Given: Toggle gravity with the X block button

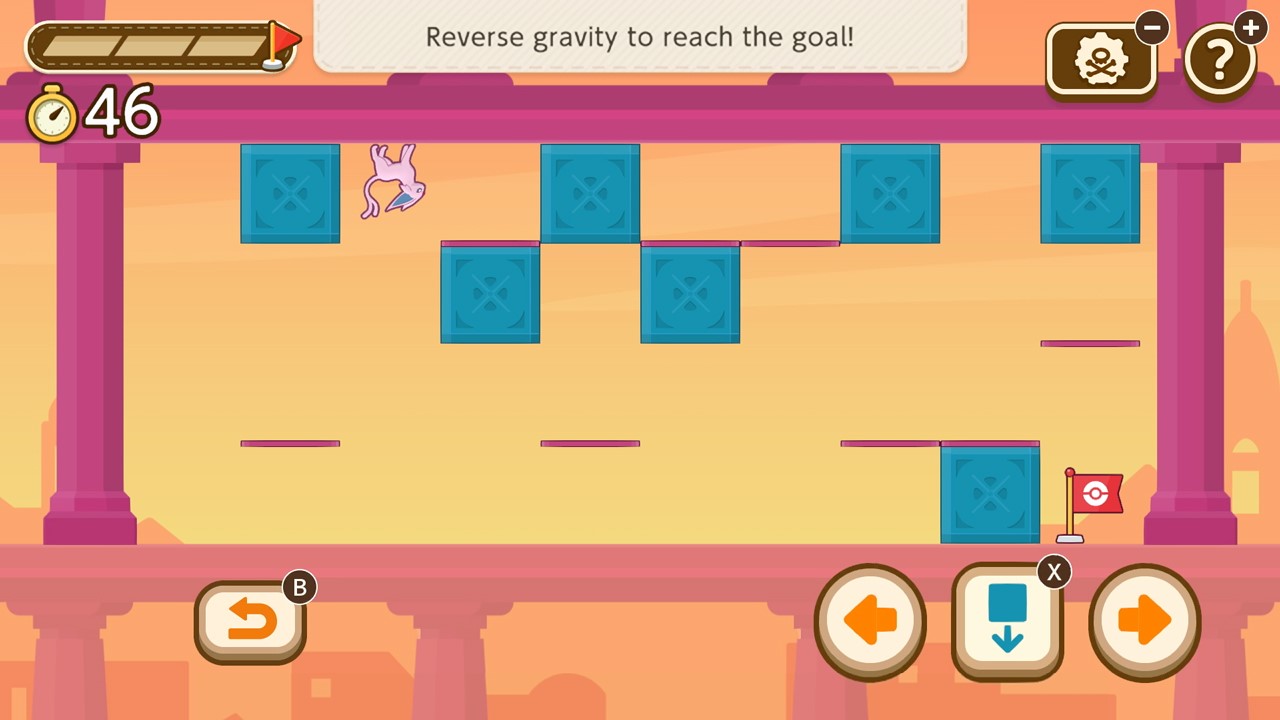Looking at the screenshot, I should pyautogui.click(x=1007, y=620).
